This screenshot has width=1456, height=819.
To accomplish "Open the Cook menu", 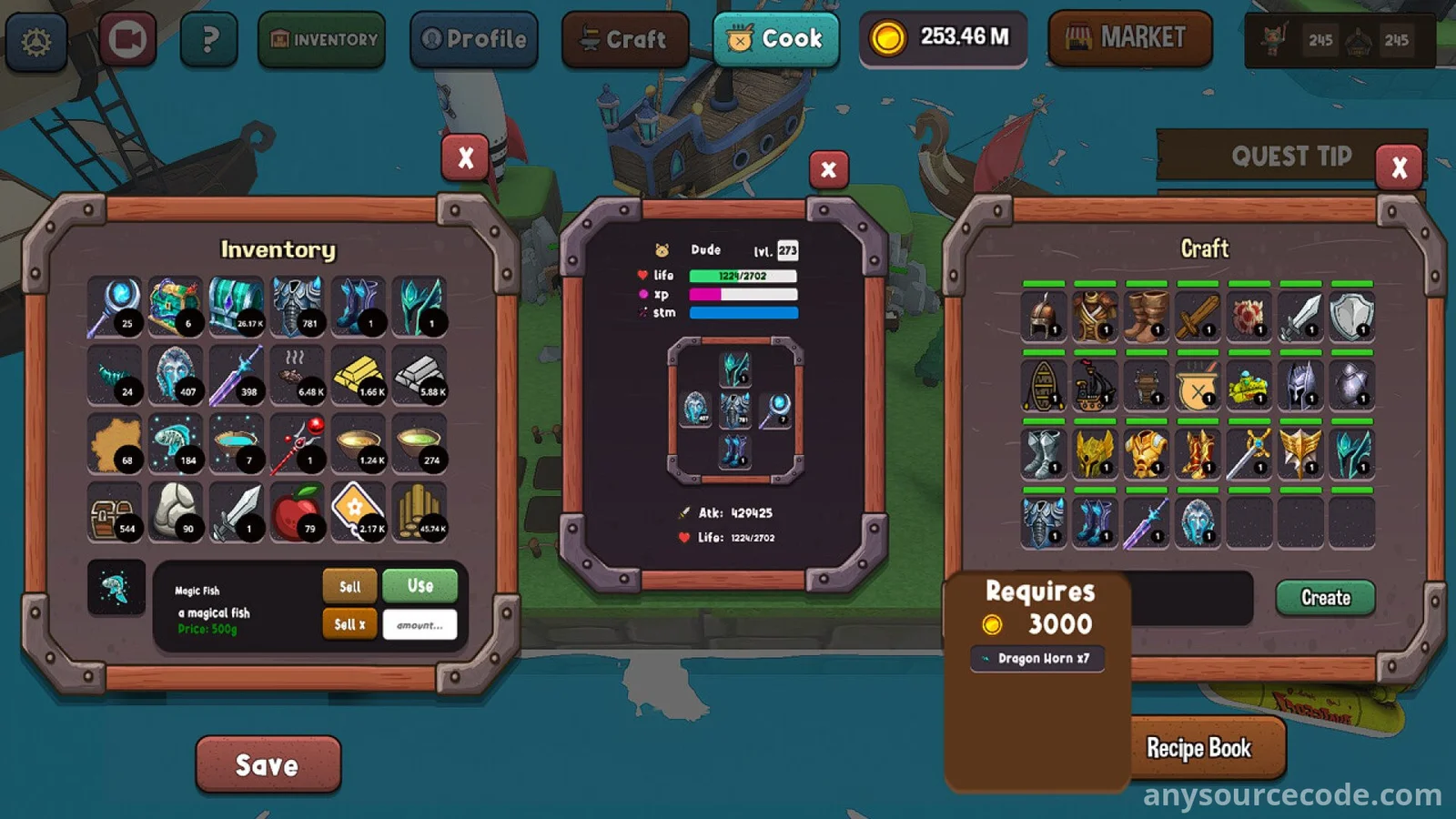I will tap(776, 39).
